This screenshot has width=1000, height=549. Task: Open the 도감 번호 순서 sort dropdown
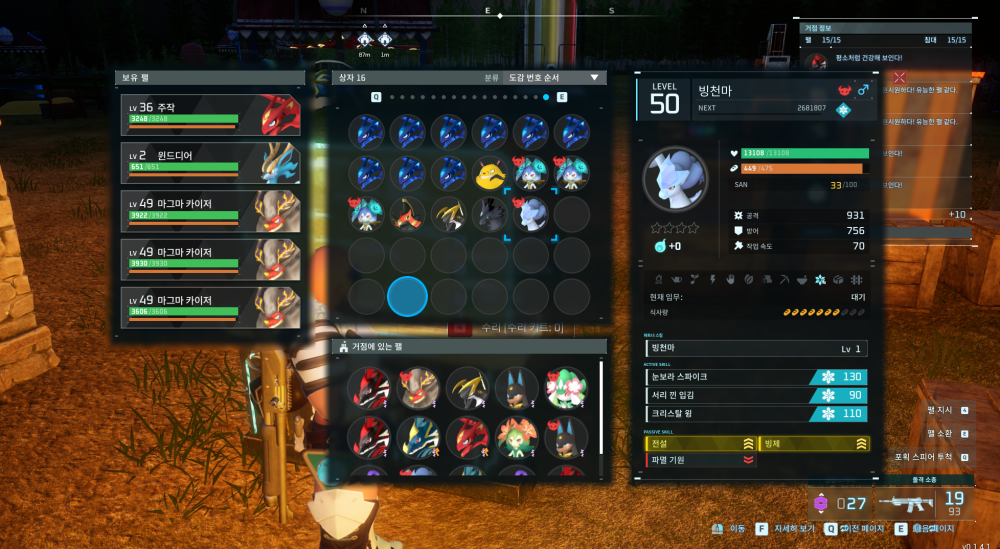tap(553, 77)
